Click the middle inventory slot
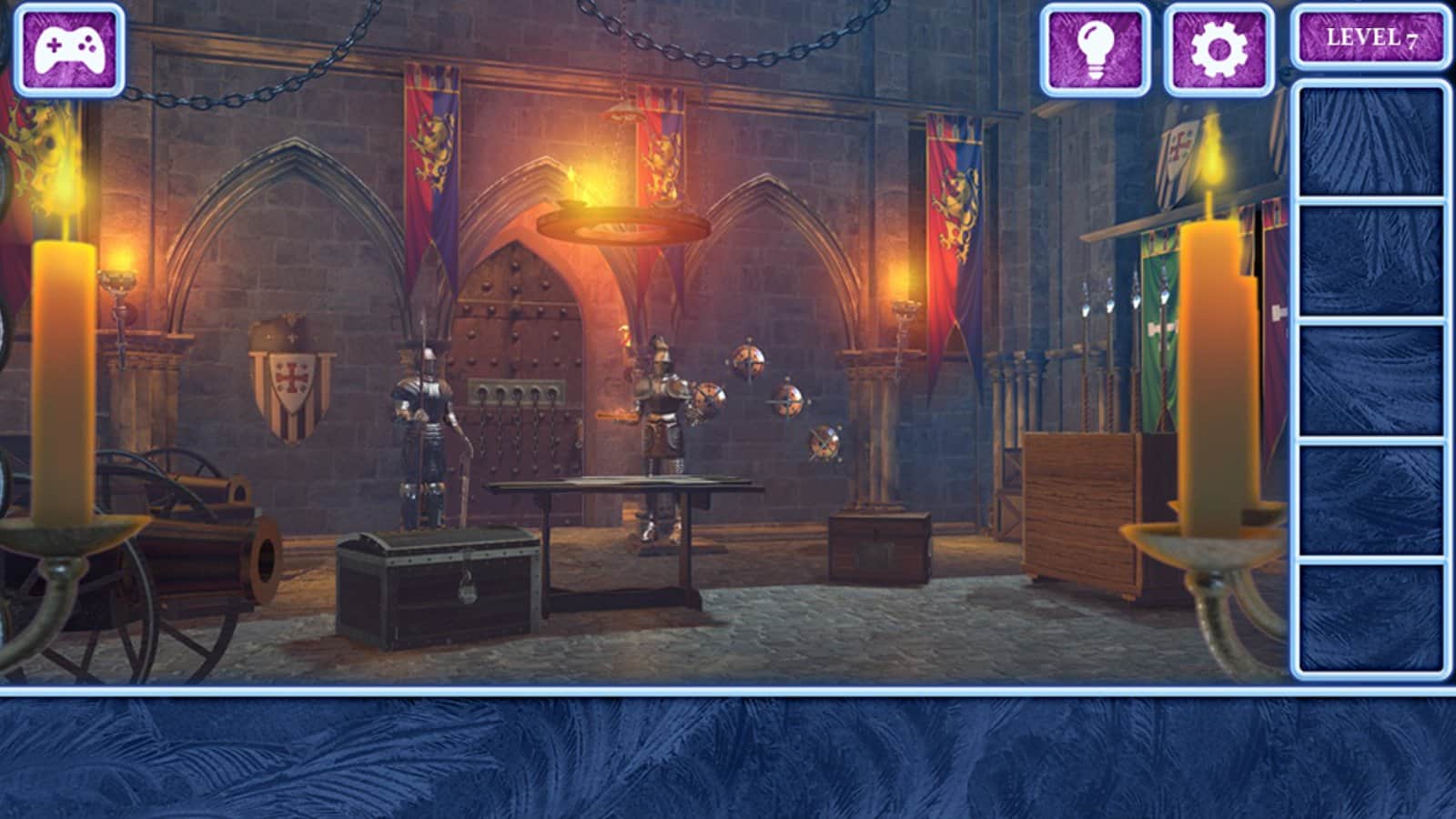Viewport: 1456px width, 819px height. [x=1370, y=382]
